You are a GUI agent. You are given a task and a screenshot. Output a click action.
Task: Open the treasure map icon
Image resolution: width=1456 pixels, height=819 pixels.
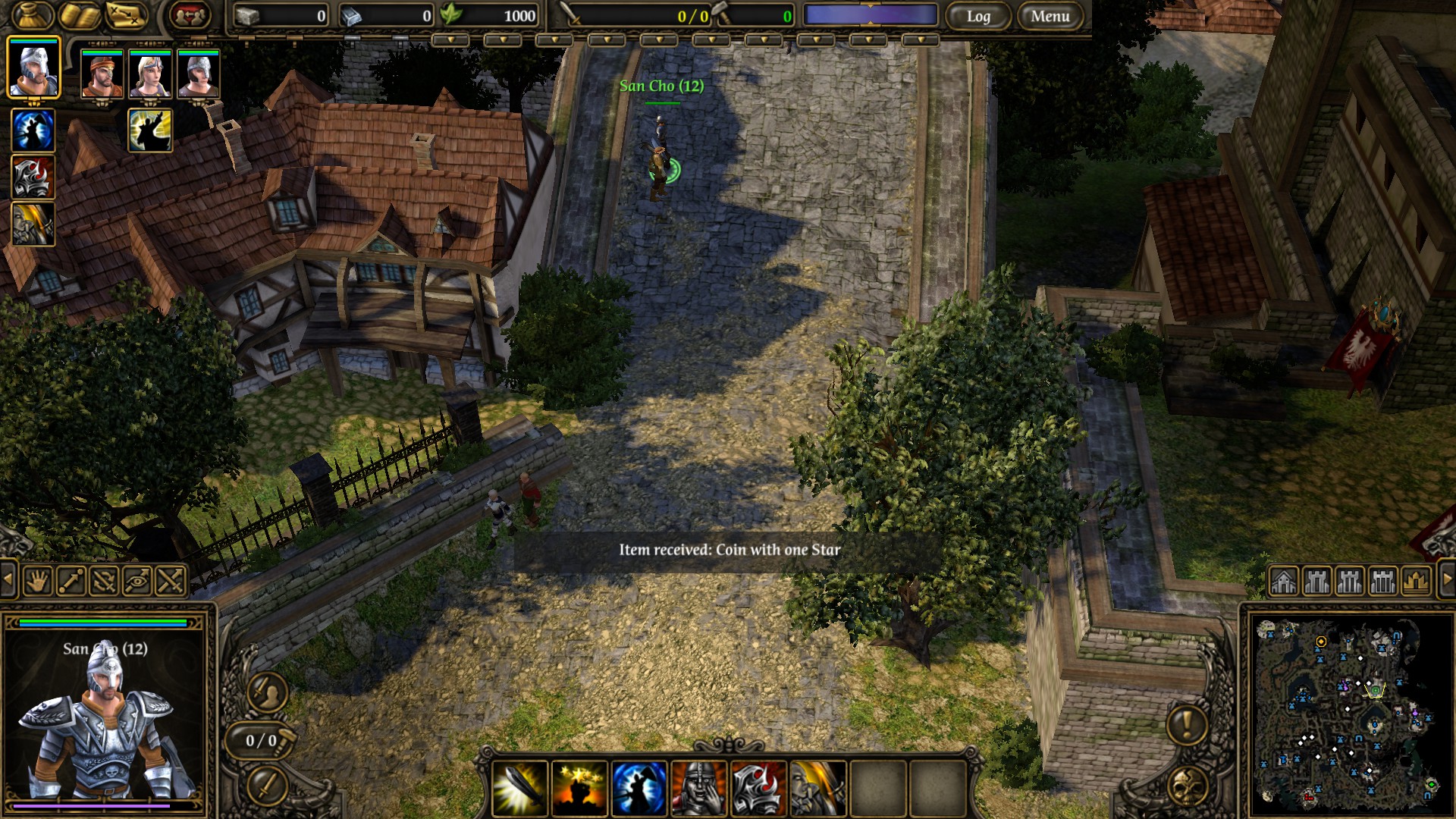(126, 15)
